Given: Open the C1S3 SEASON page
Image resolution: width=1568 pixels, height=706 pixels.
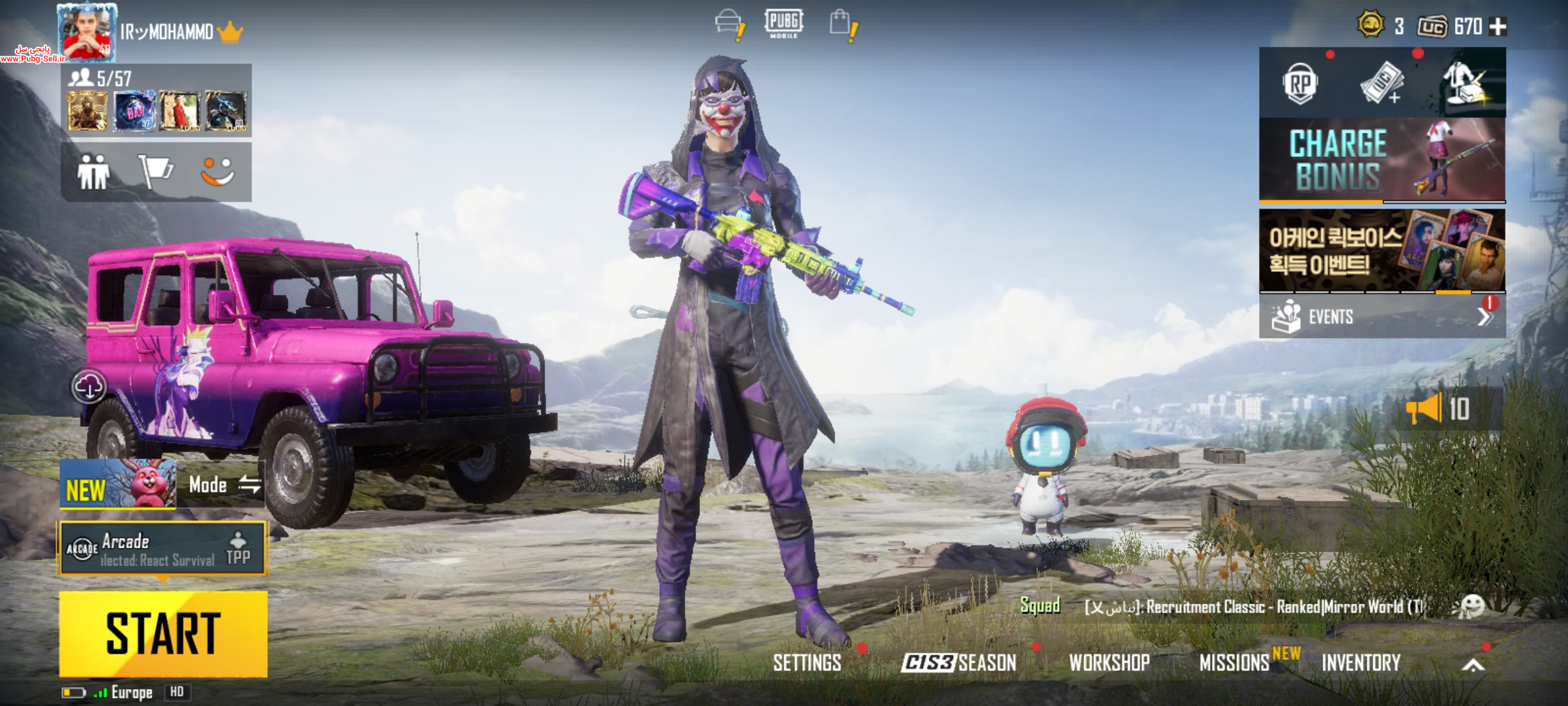Looking at the screenshot, I should click(958, 663).
